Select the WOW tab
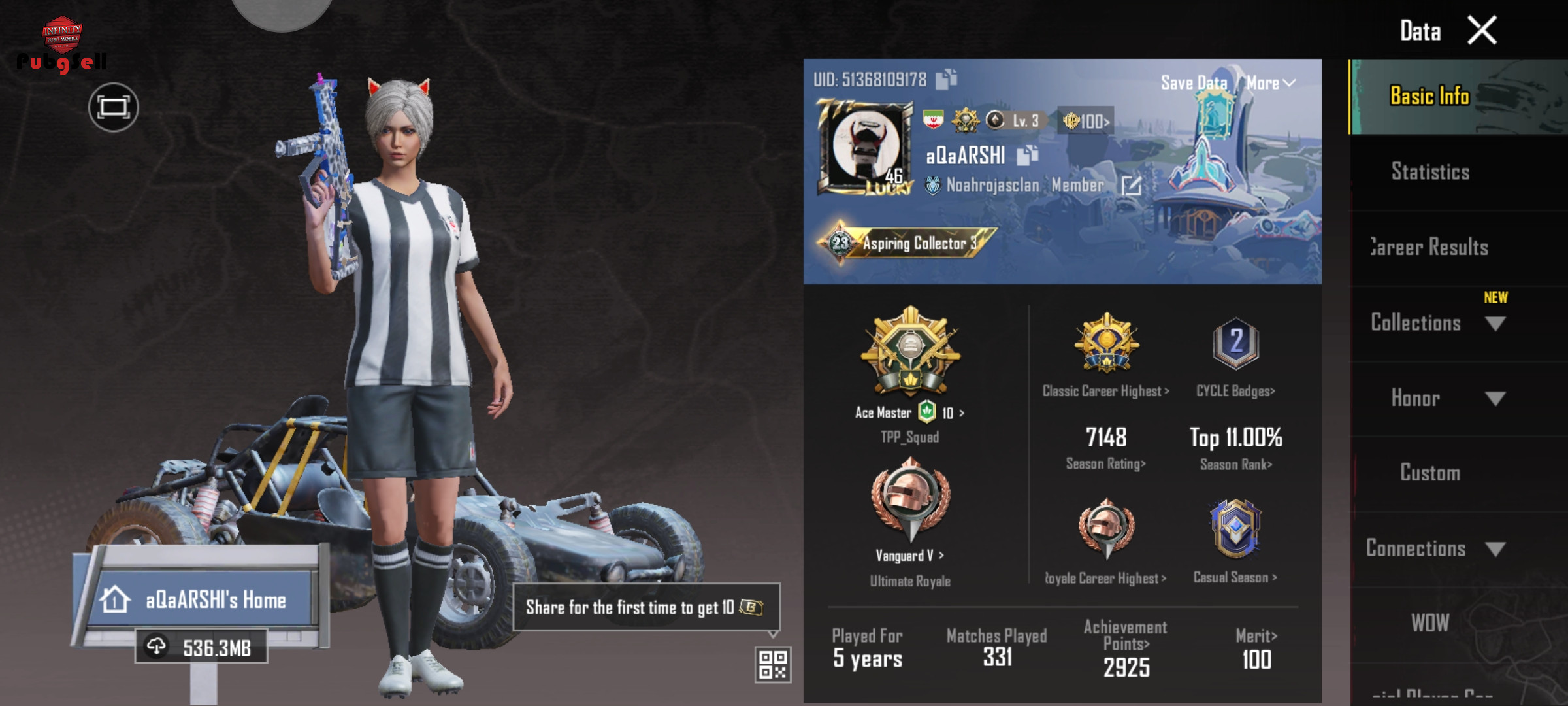 point(1430,623)
